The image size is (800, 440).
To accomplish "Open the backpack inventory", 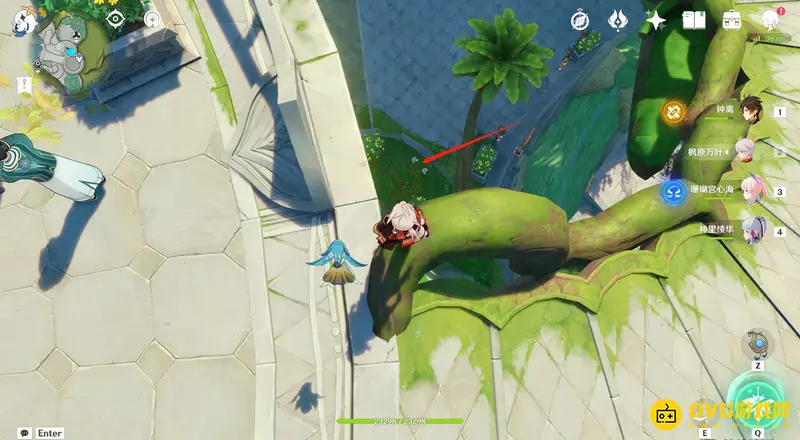I will pyautogui.click(x=732, y=20).
